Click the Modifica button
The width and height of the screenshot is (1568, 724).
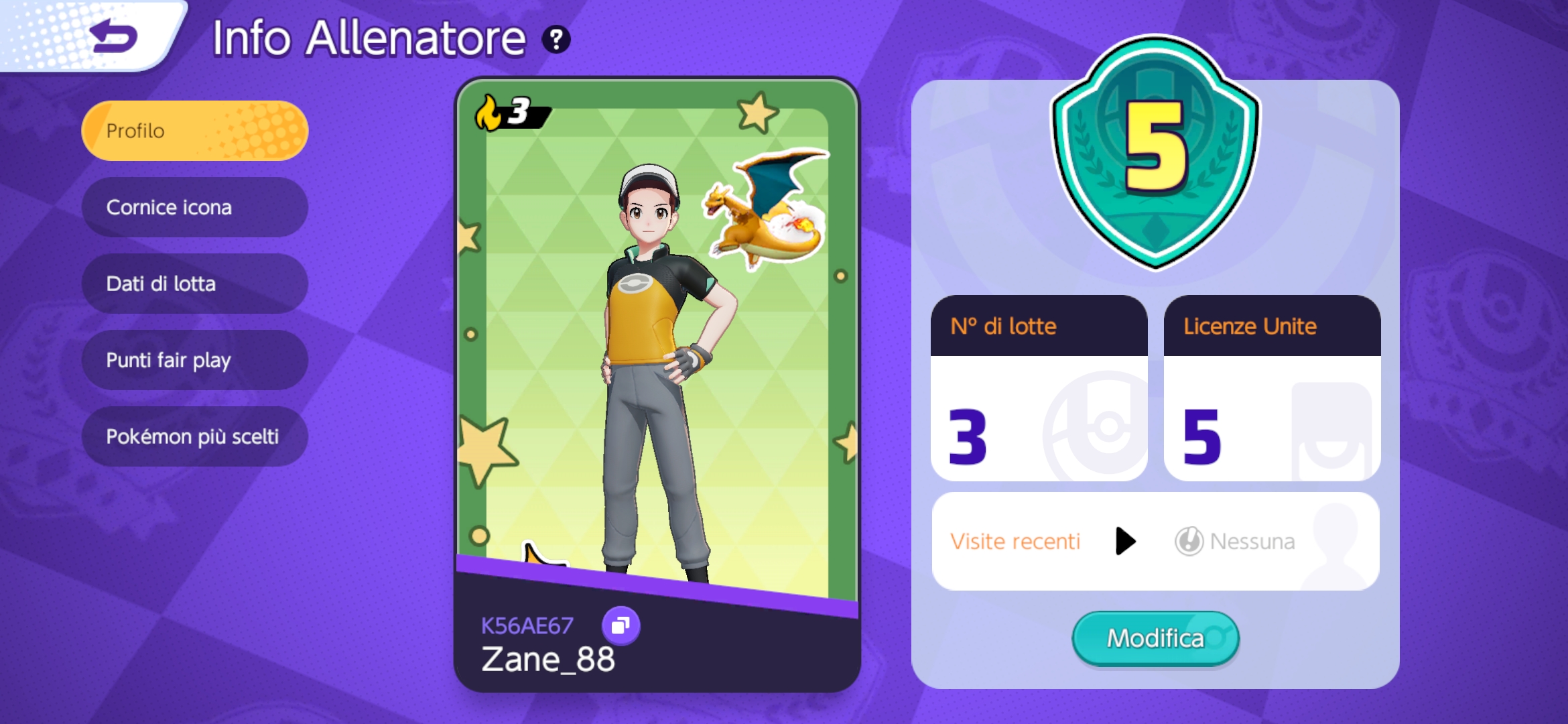[x=1155, y=638]
